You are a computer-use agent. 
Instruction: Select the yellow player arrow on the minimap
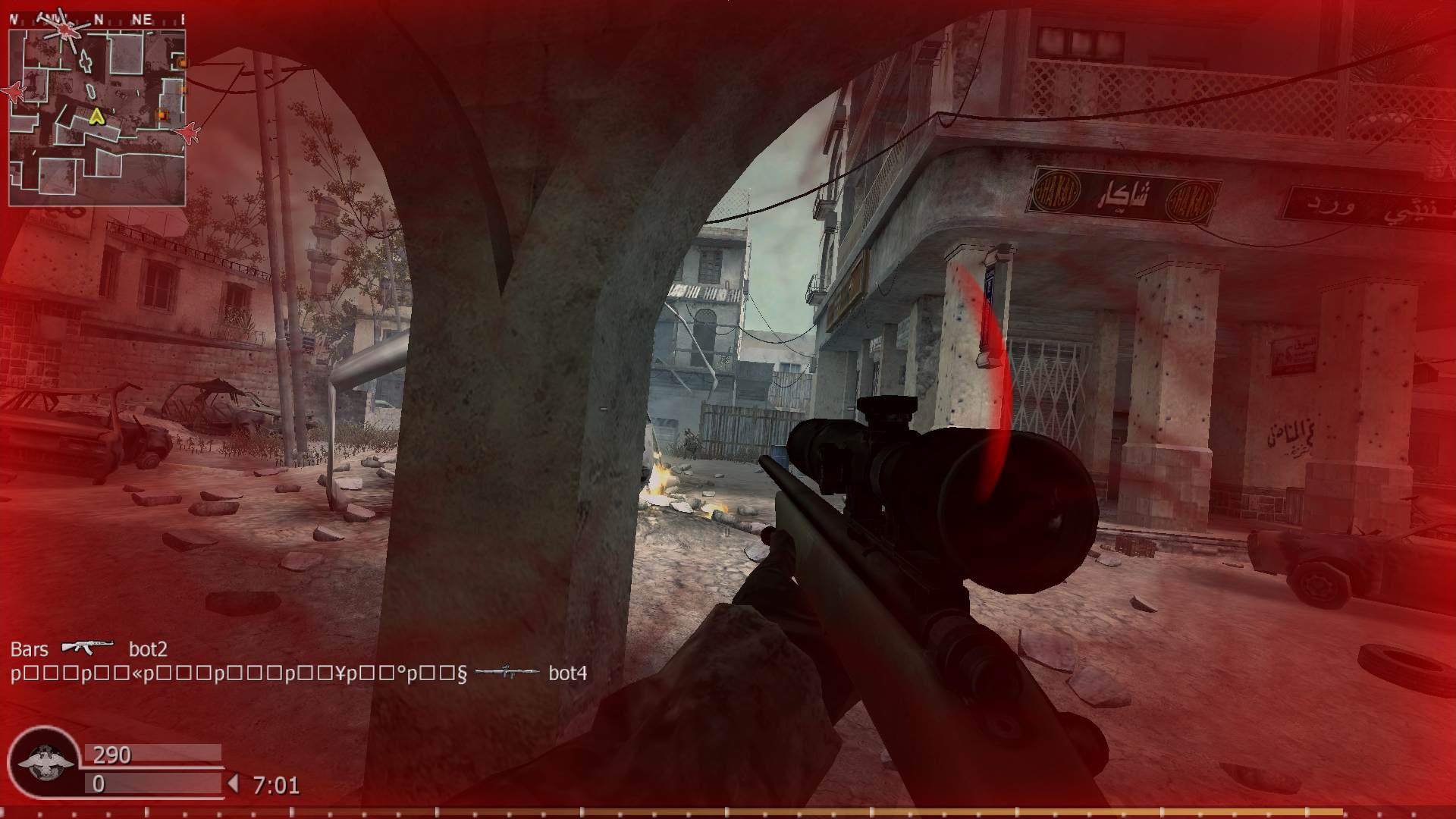pos(96,116)
